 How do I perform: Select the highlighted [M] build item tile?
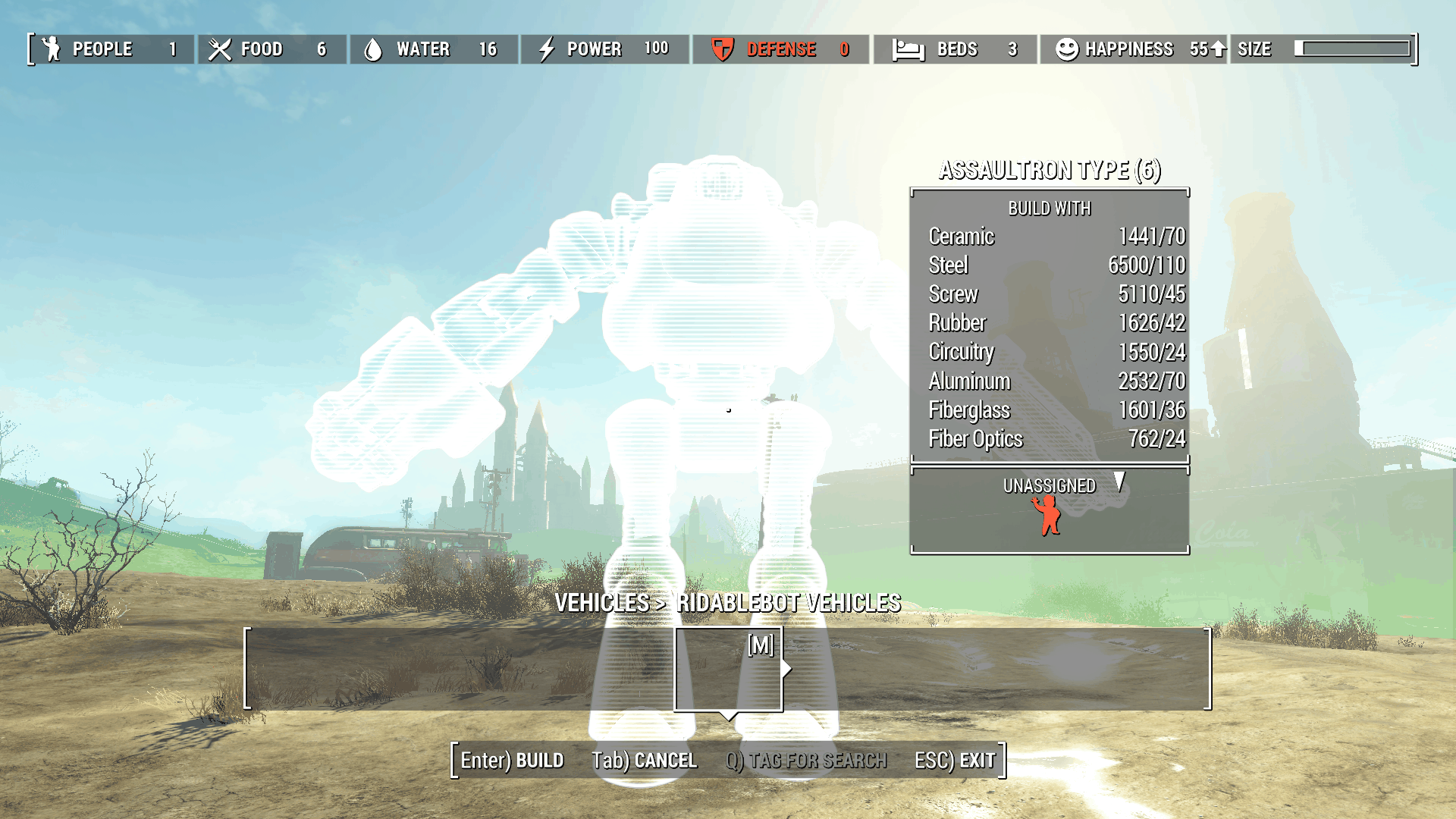[728, 669]
